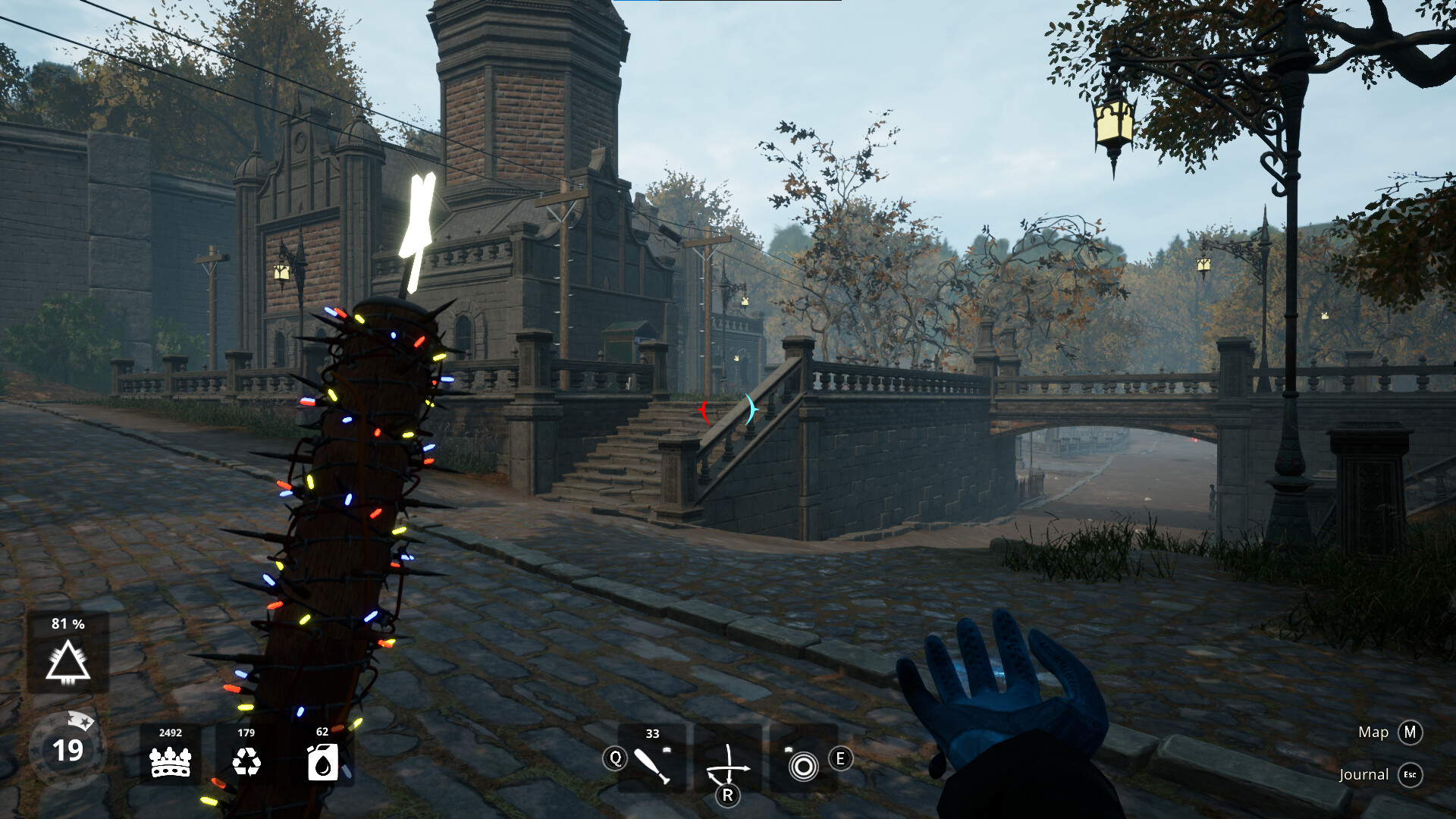Click the empty middle quick-slot panel

click(x=729, y=757)
